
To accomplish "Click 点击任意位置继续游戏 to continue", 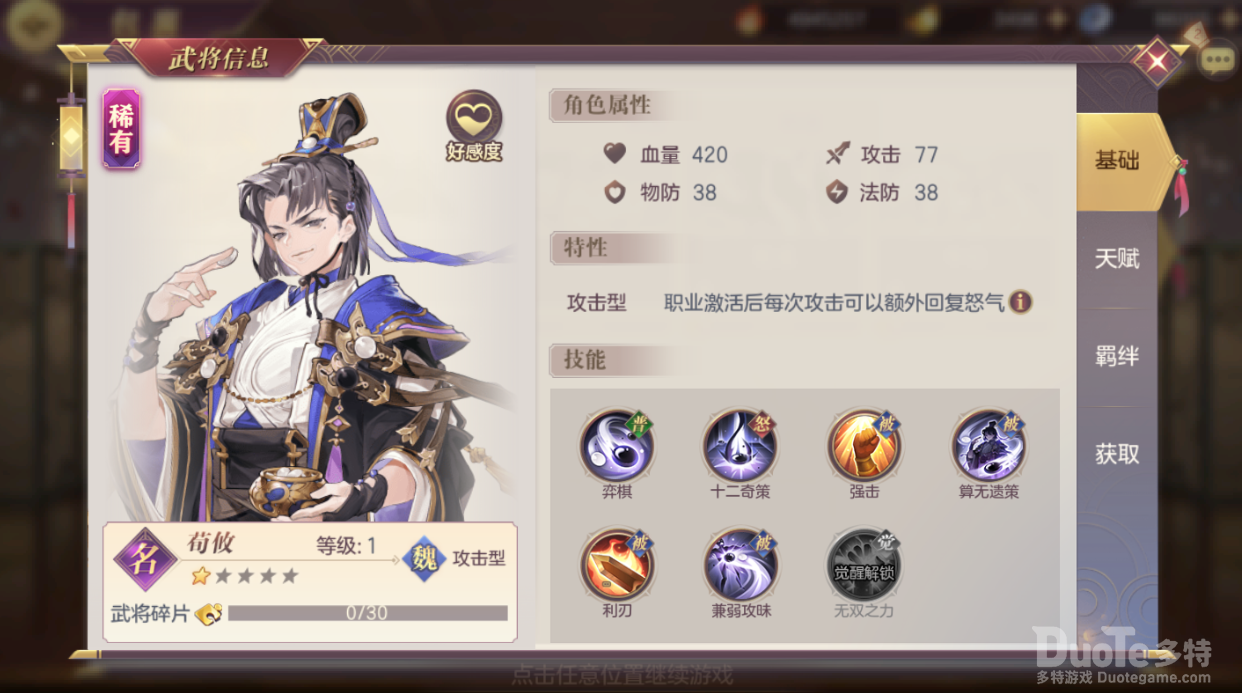I will click(621, 674).
